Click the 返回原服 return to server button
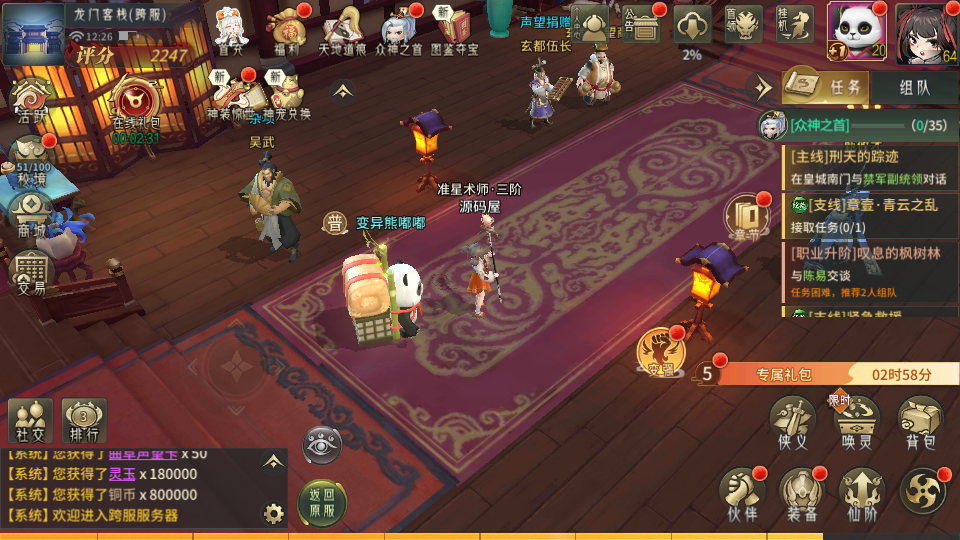The width and height of the screenshot is (960, 540). 322,502
